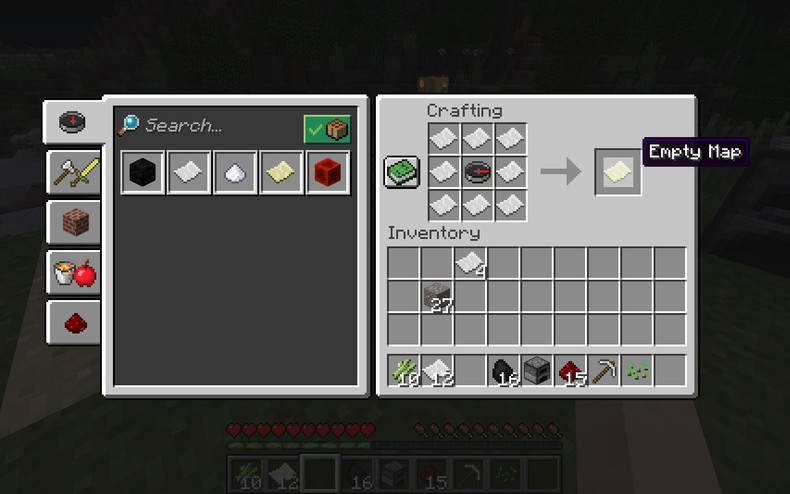Take the Empty Map from the output slot
This screenshot has width=790, height=494.
[x=617, y=172]
